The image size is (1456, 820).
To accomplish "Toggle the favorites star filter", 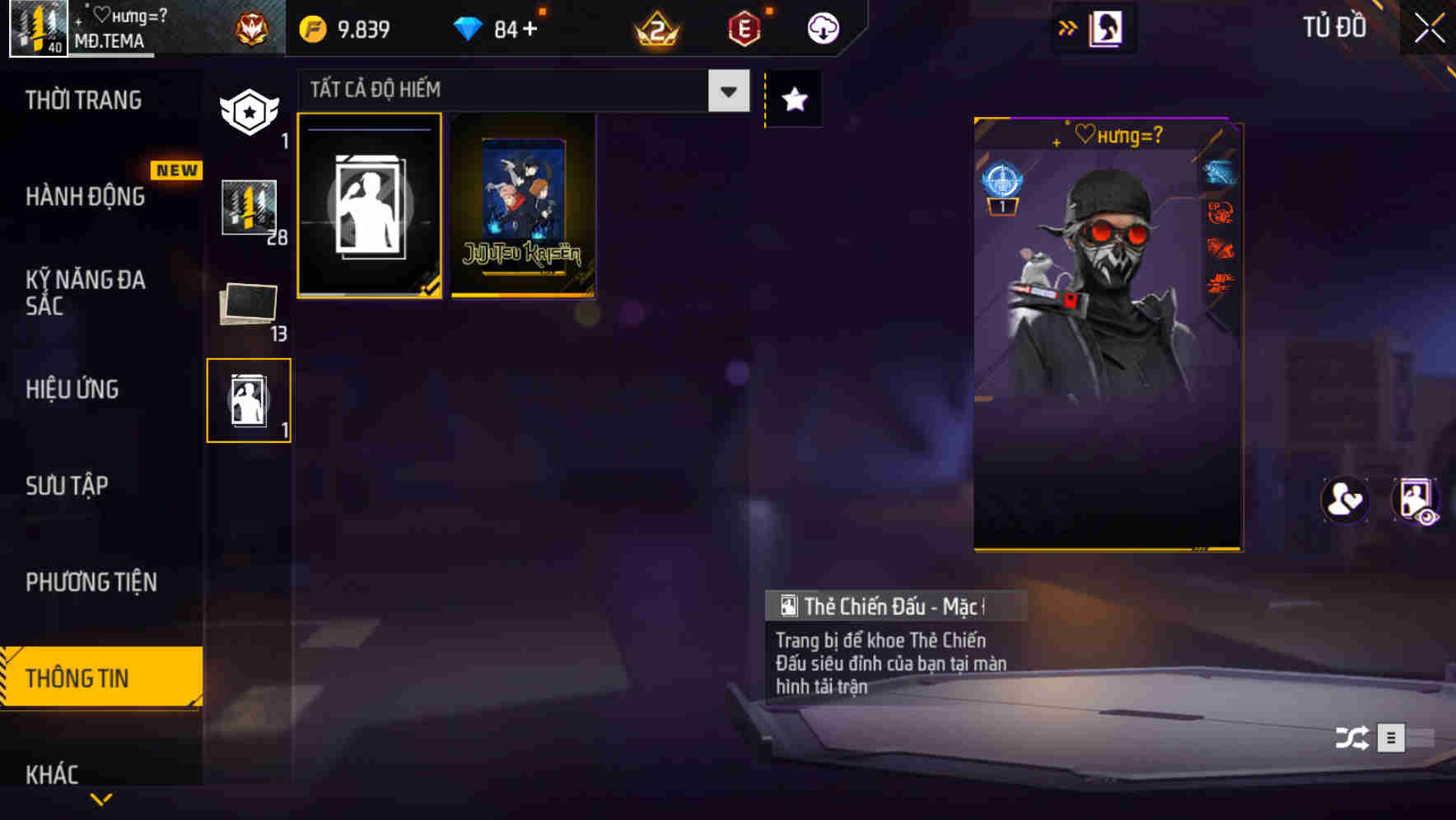I will 793,99.
